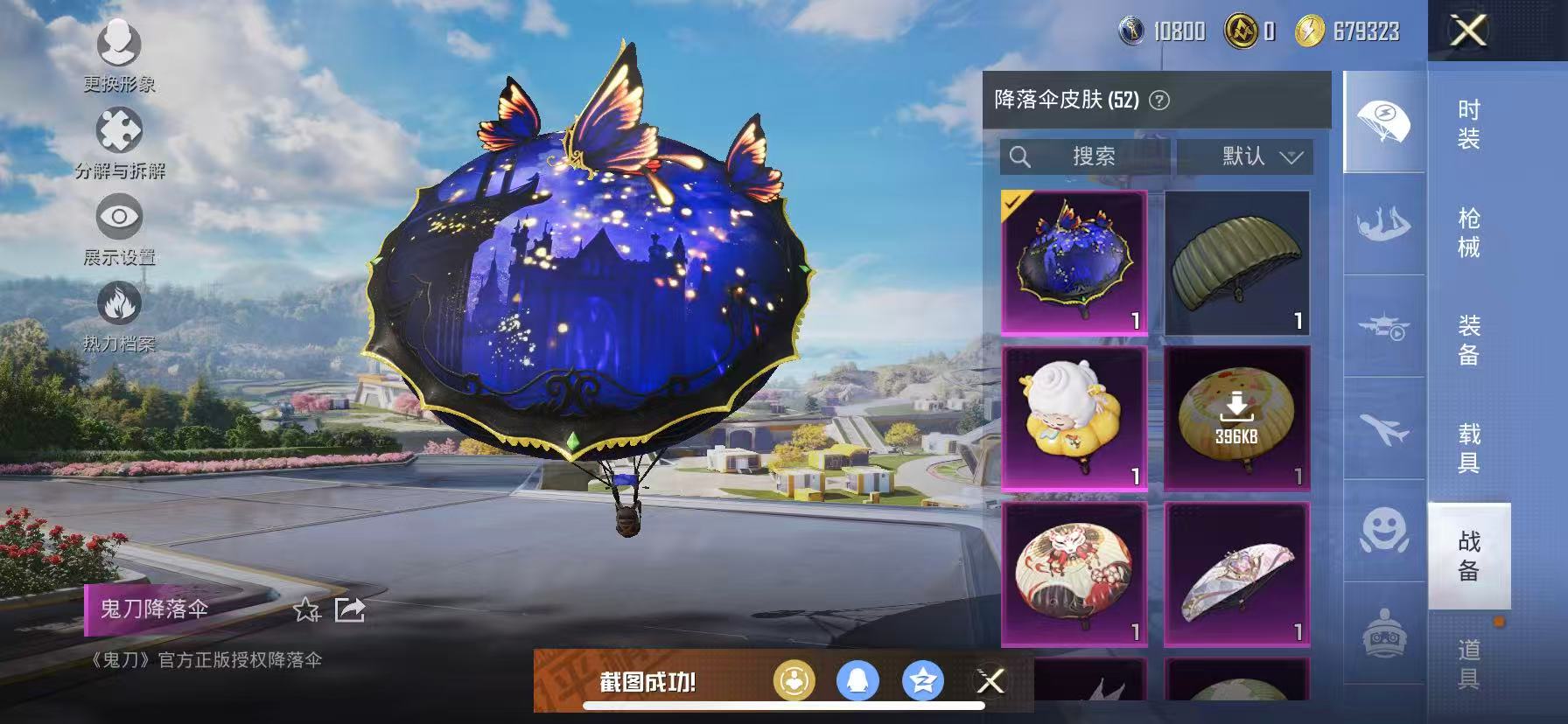Click the 热力档案 flame icon

pyautogui.click(x=120, y=304)
